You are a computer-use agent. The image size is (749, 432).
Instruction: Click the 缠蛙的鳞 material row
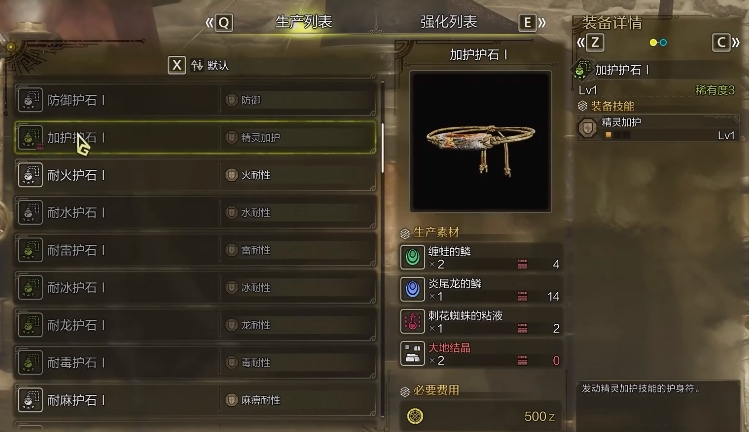click(x=480, y=258)
